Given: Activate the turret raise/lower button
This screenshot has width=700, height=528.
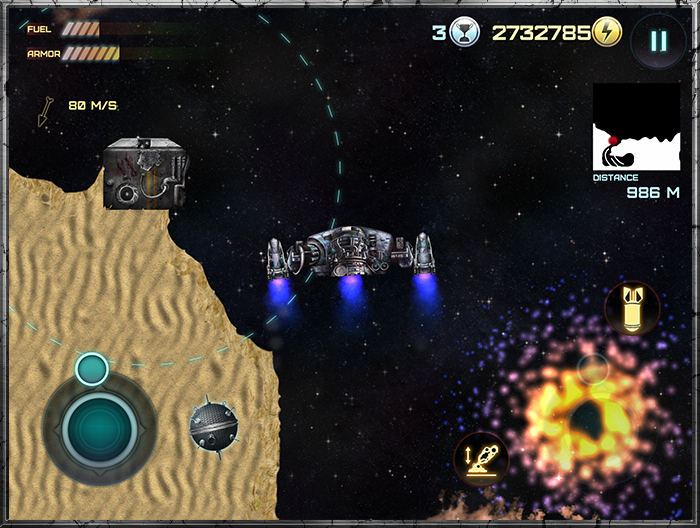Looking at the screenshot, I should [x=481, y=459].
